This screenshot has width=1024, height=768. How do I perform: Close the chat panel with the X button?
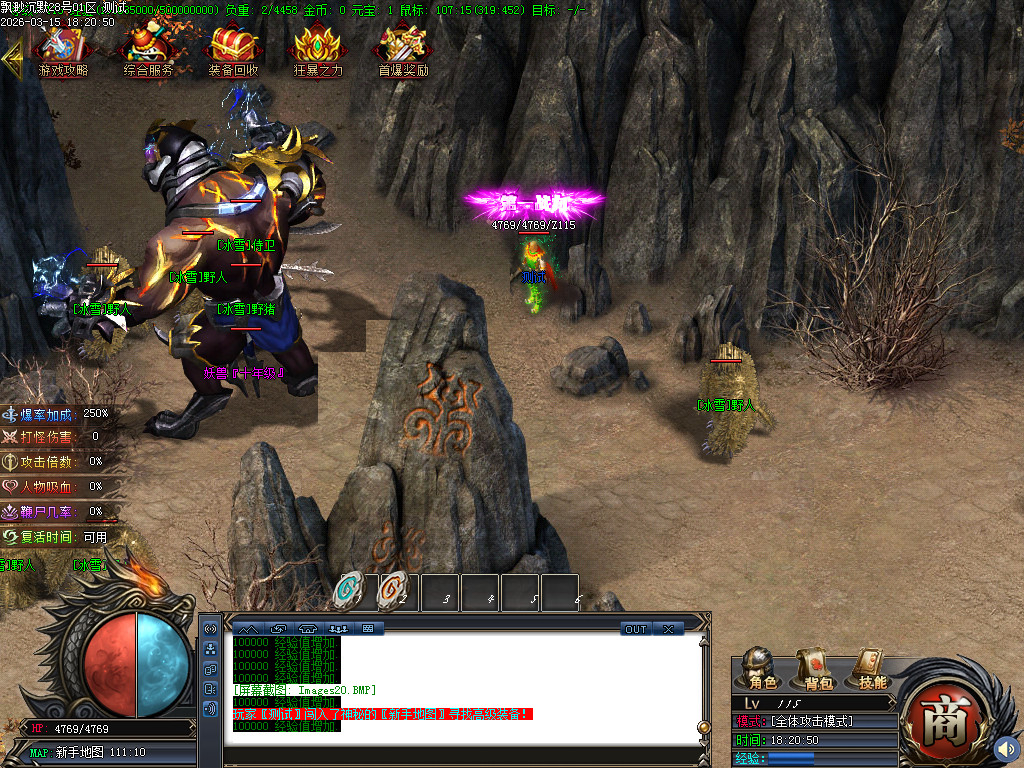(x=668, y=629)
